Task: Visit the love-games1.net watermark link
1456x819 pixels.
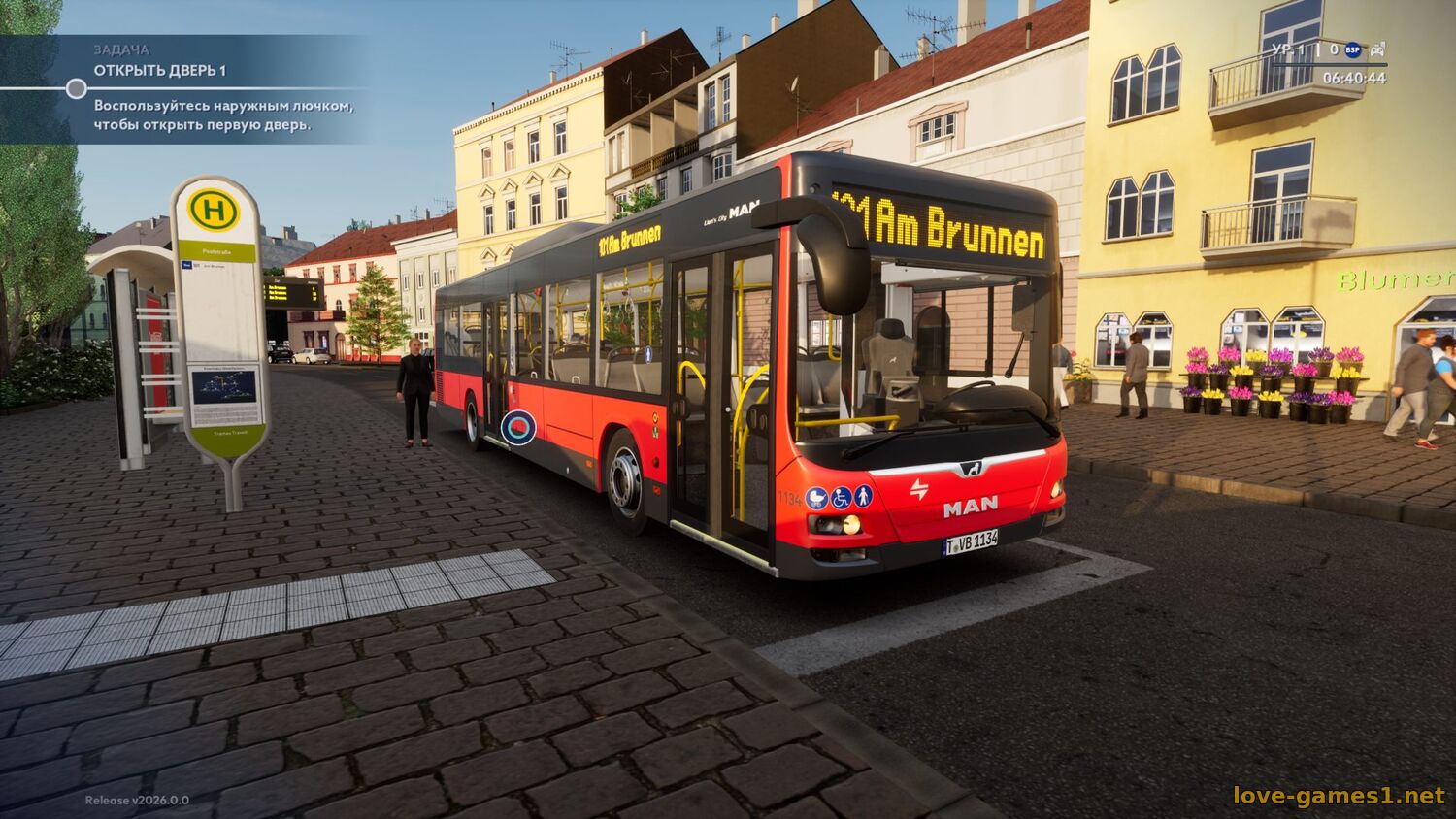Action: (1339, 796)
